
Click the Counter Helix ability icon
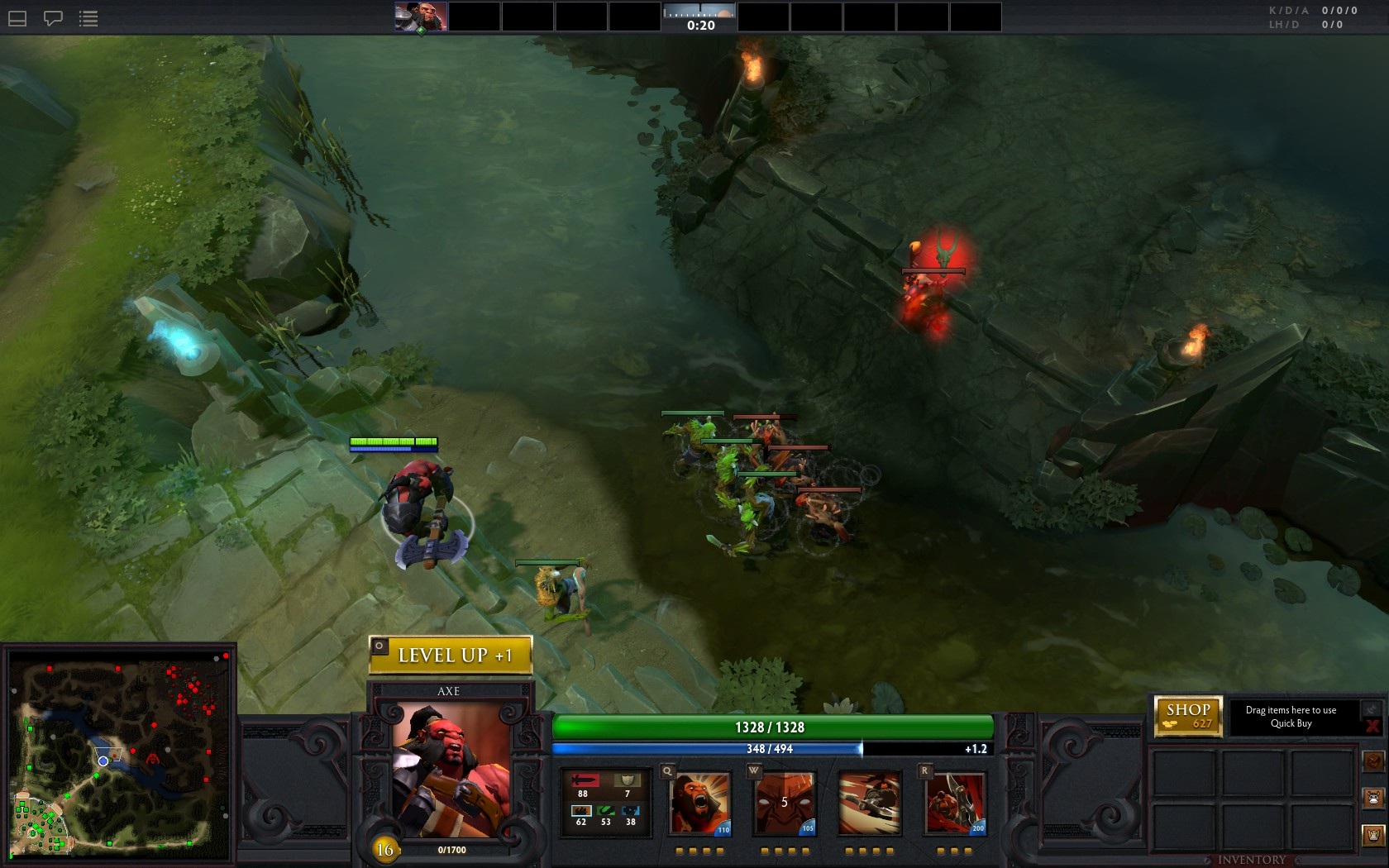pos(869,804)
